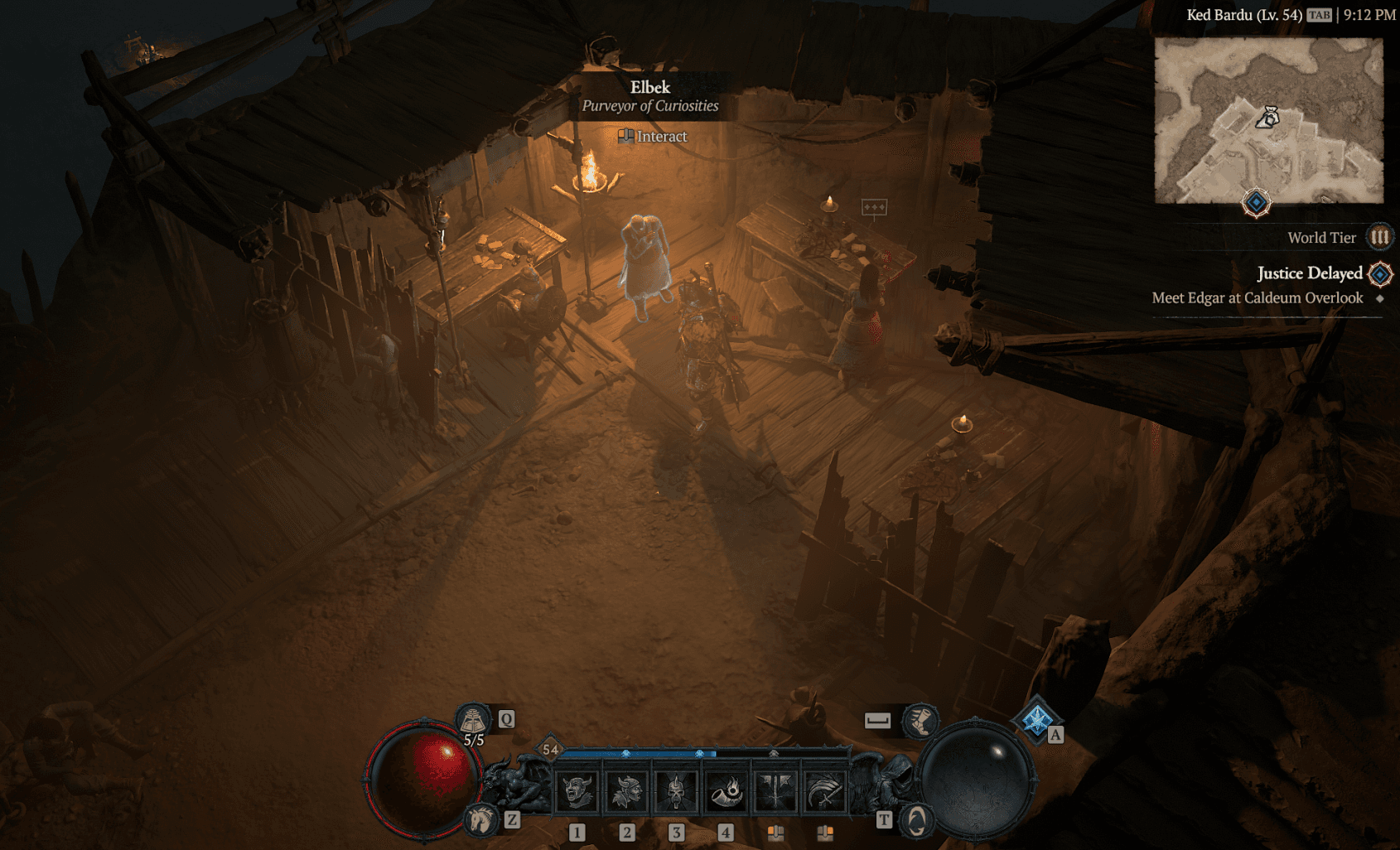
Task: Open the emote wheel icon next to T
Action: click(918, 821)
